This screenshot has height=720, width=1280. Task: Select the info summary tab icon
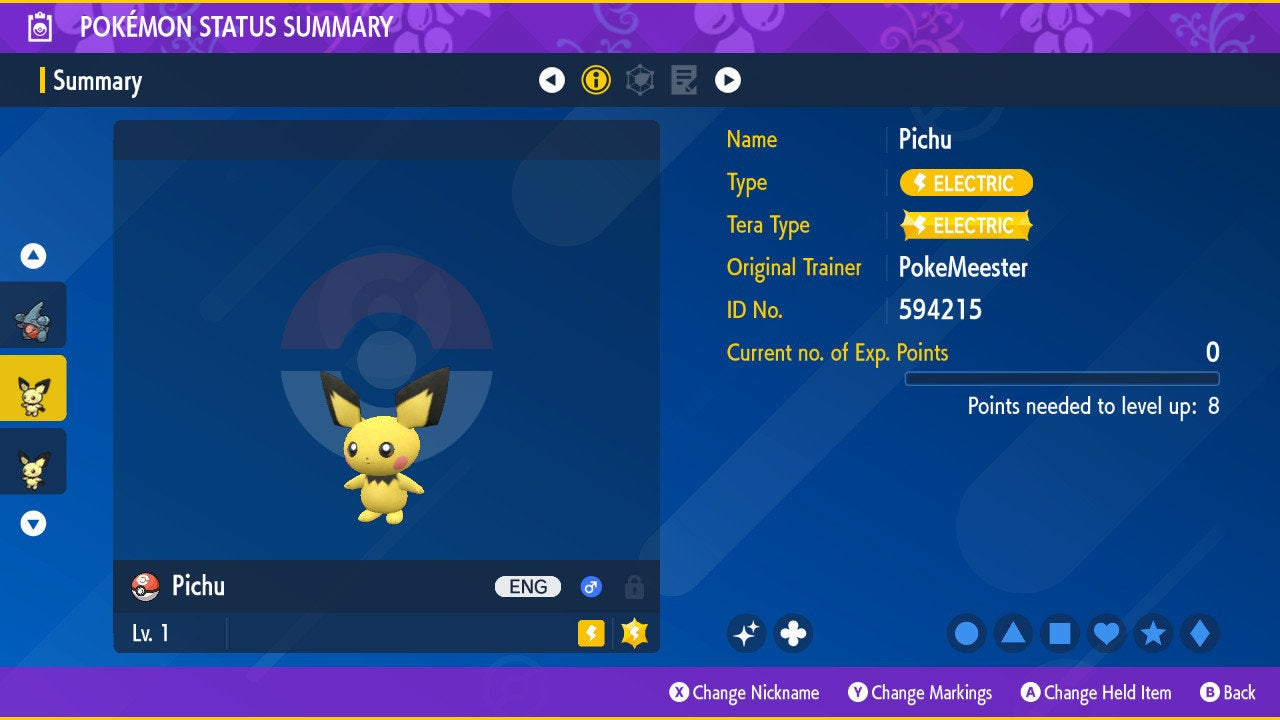pos(596,80)
